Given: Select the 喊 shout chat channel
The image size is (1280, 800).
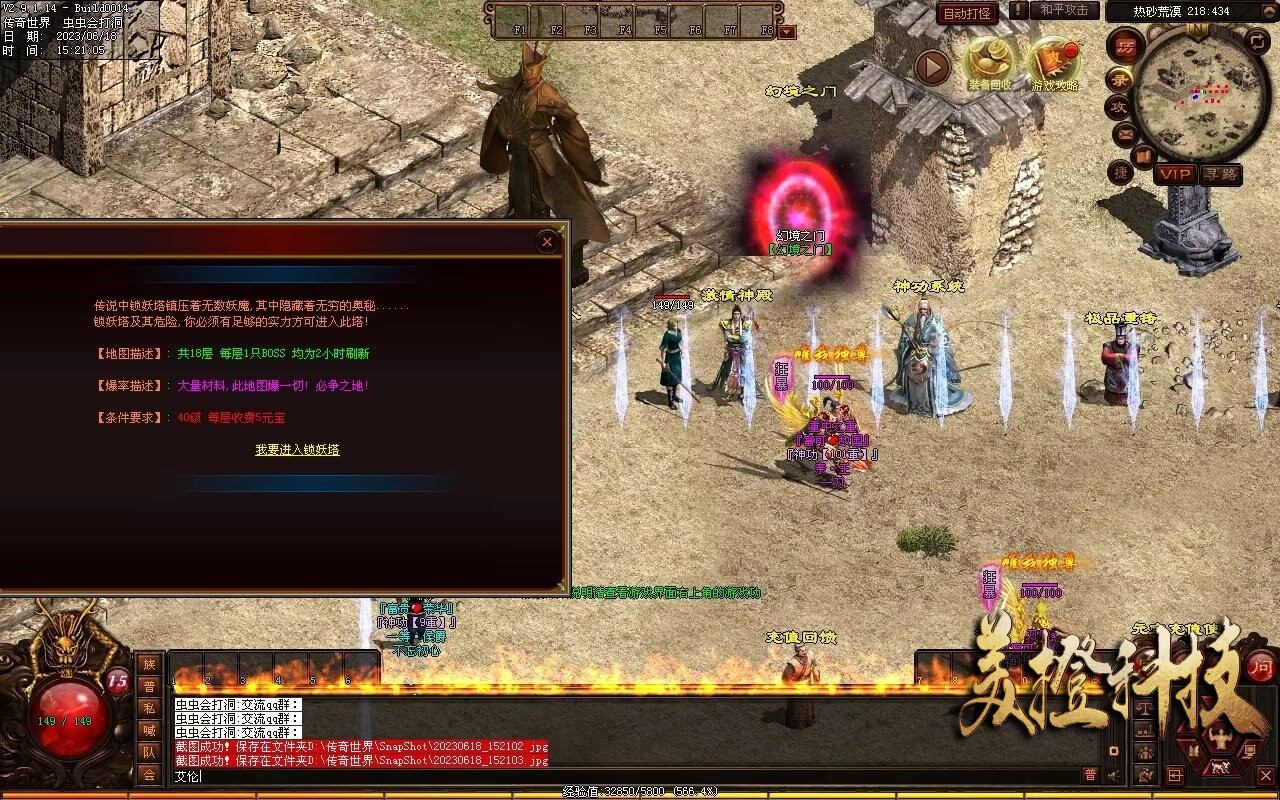Looking at the screenshot, I should coord(149,729).
